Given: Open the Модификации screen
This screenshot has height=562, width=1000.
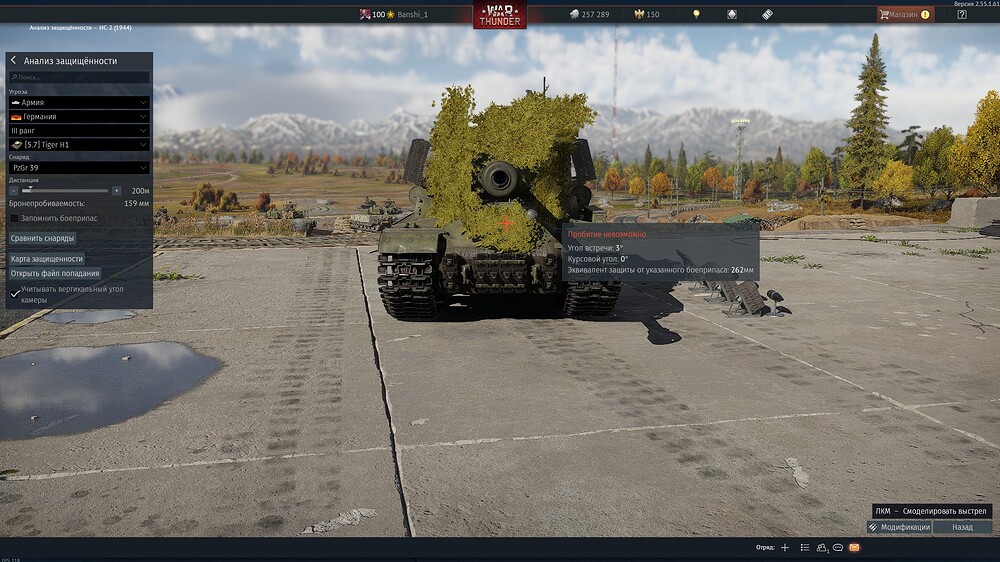Looking at the screenshot, I should tap(899, 527).
